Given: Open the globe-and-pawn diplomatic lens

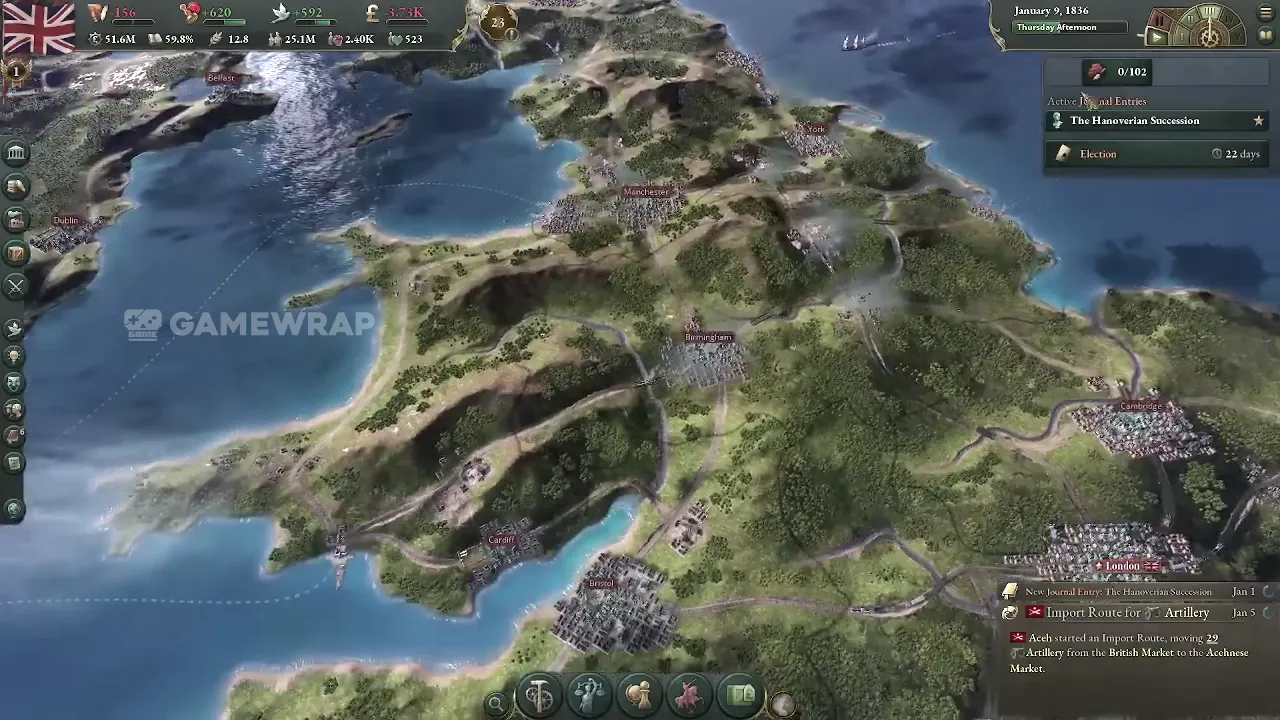Looking at the screenshot, I should (639, 695).
